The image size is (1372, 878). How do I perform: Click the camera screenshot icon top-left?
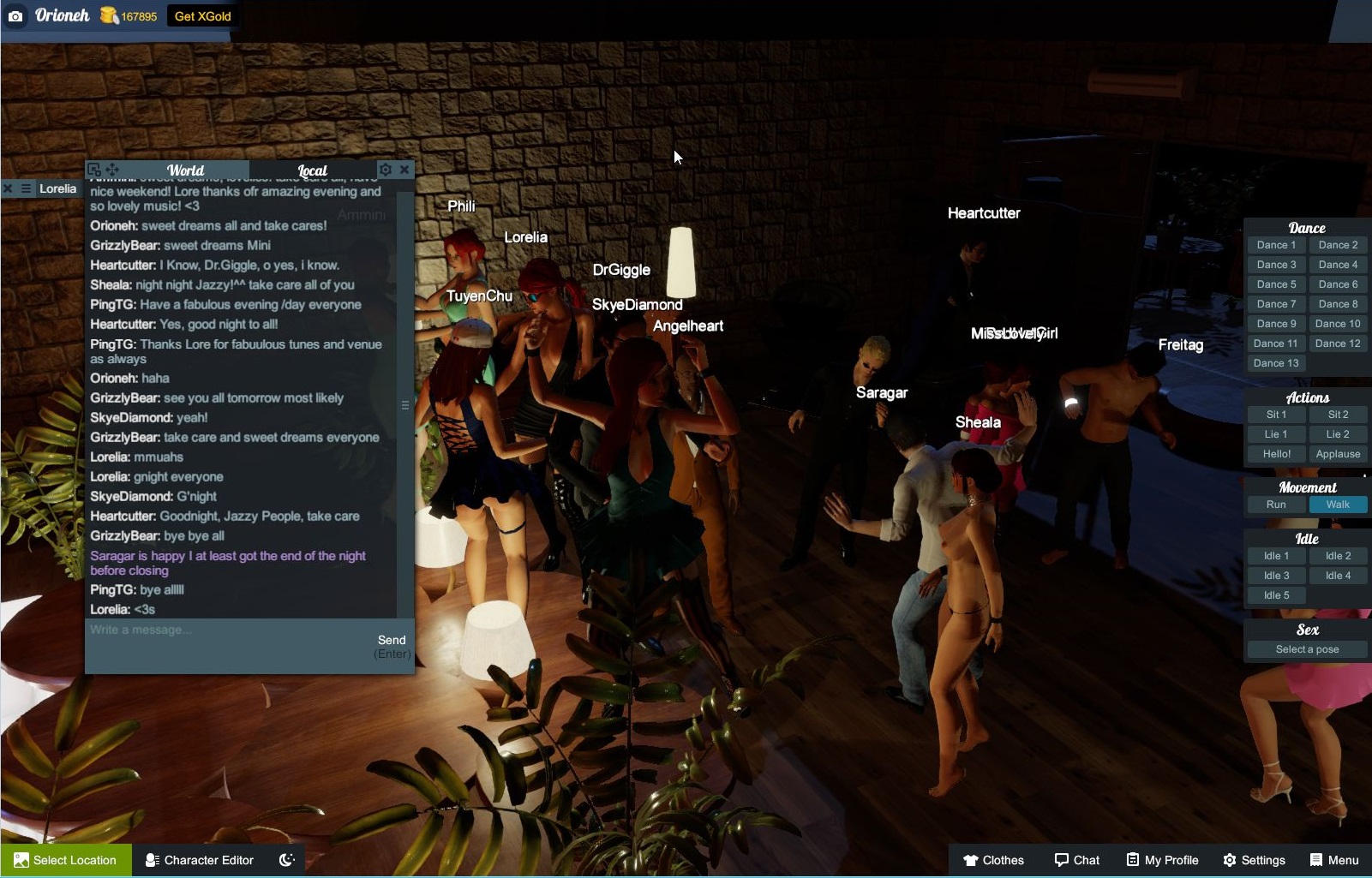pos(16,16)
